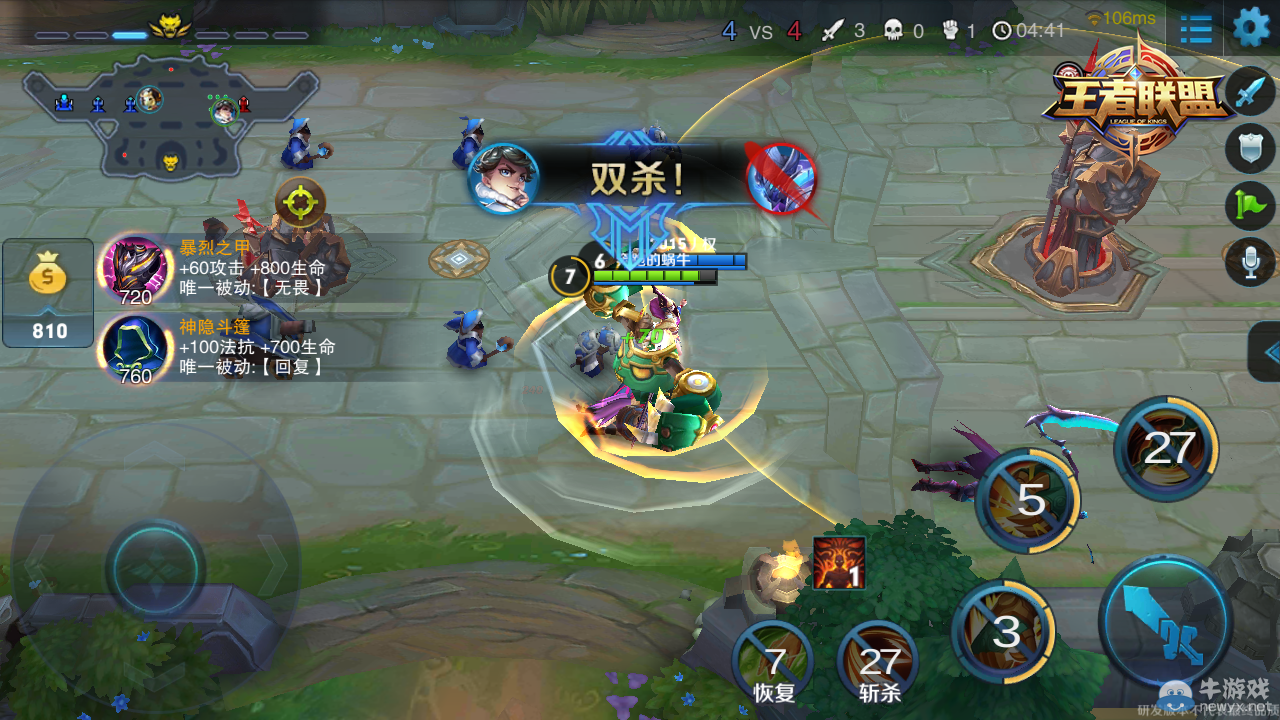
Task: Send the attack signal sword icon
Action: [x=1249, y=92]
